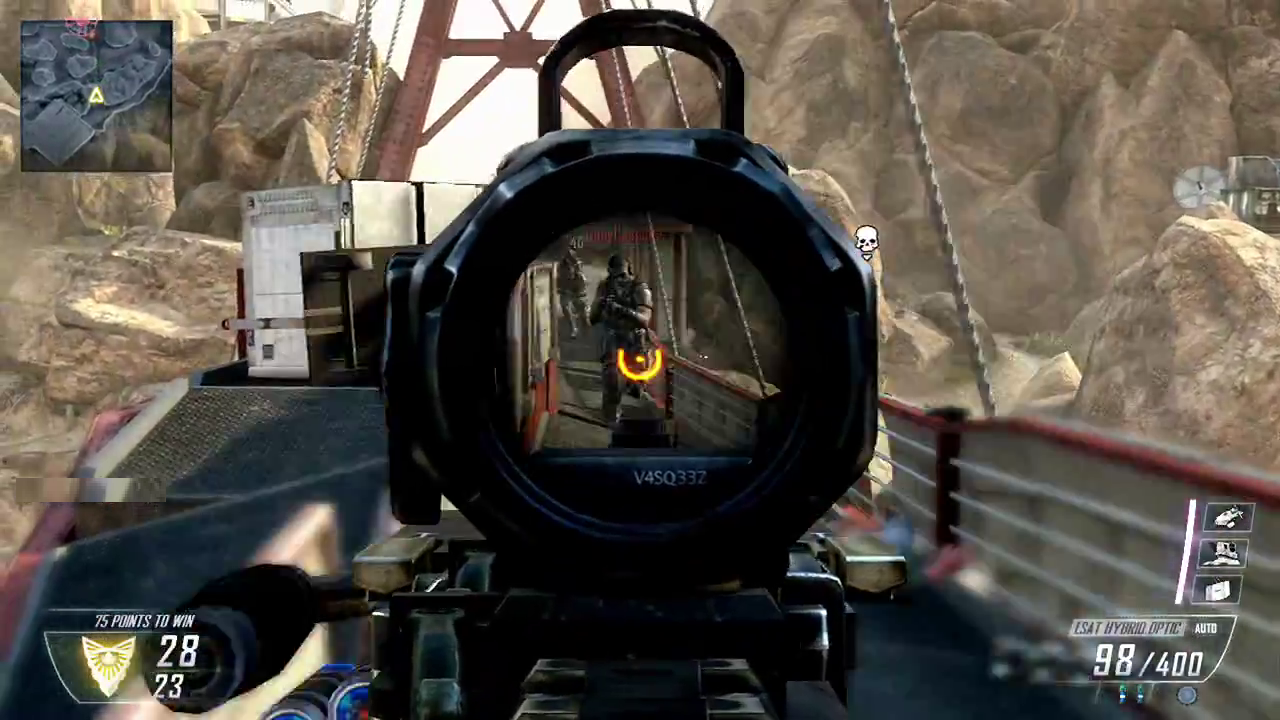Click the enemy team score 23
The height and width of the screenshot is (720, 1280).
[170, 688]
